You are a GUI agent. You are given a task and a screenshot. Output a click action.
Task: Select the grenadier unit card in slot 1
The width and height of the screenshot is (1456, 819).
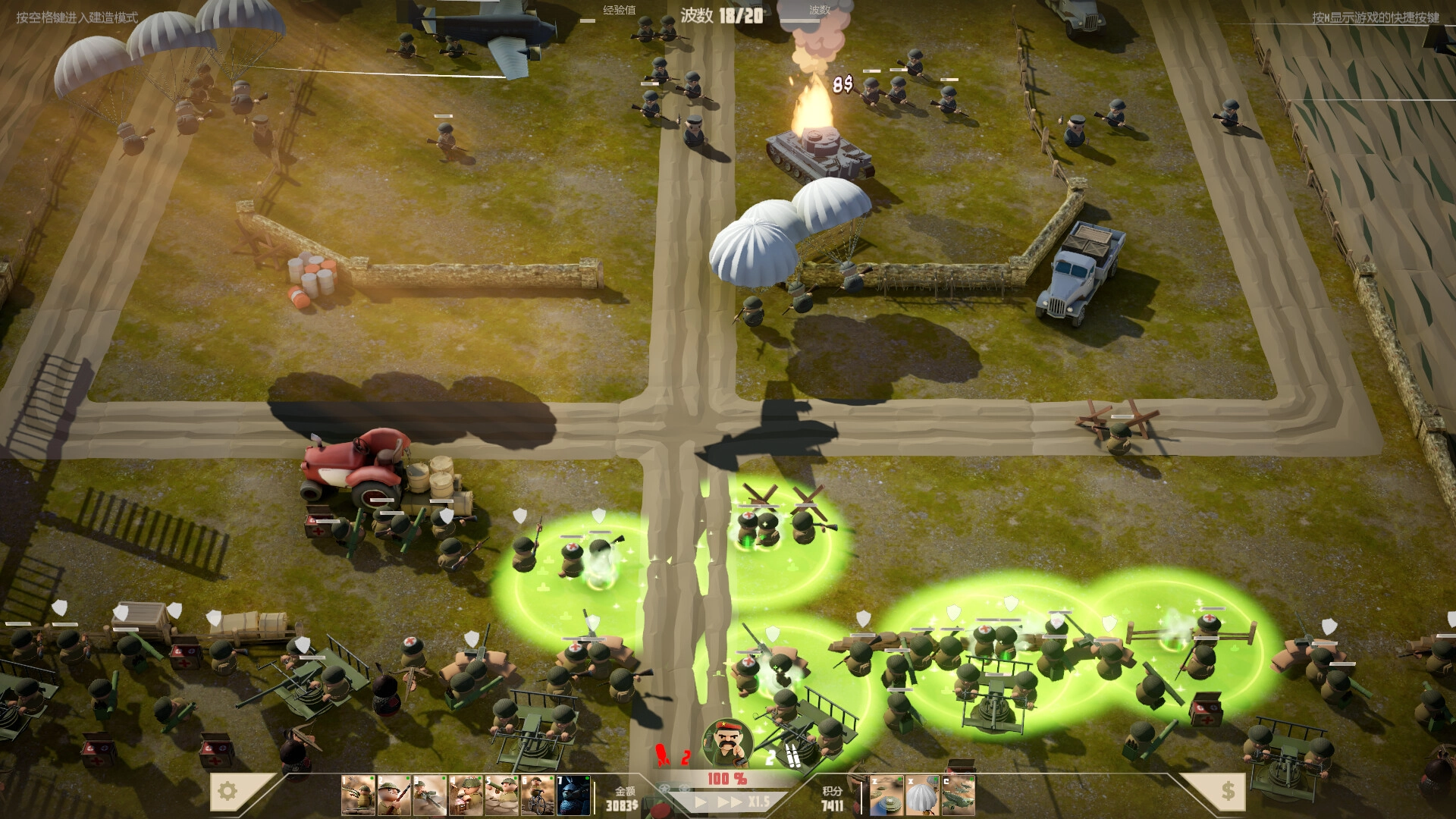(x=356, y=795)
